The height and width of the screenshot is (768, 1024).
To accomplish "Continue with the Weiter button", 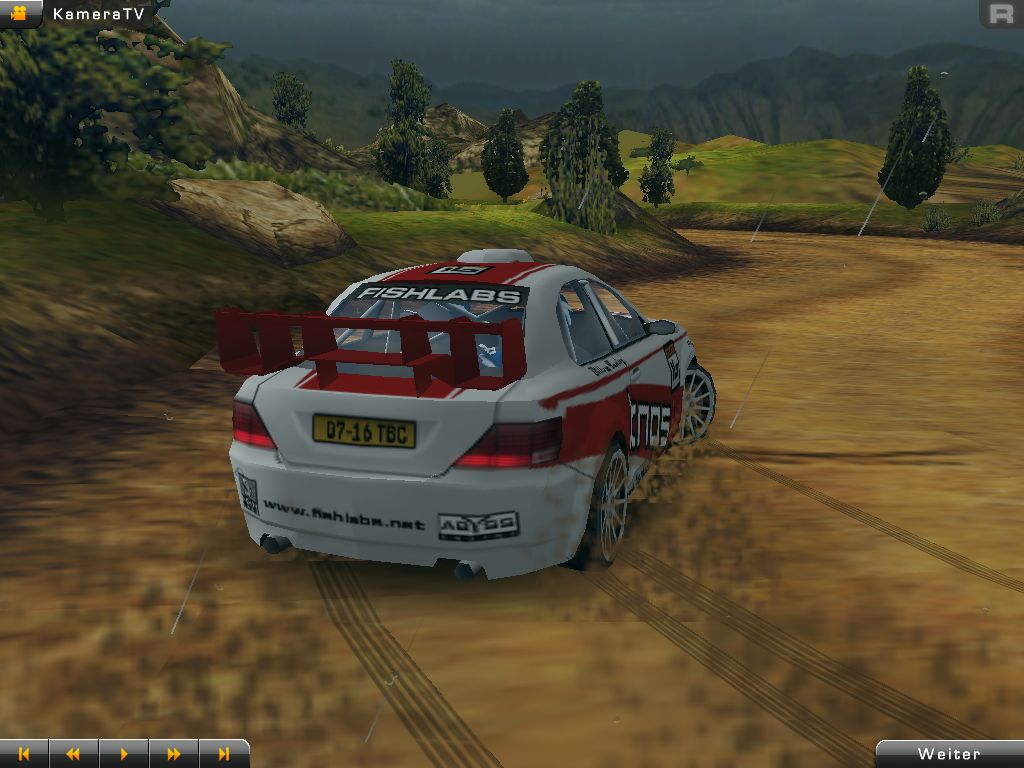I will [949, 754].
